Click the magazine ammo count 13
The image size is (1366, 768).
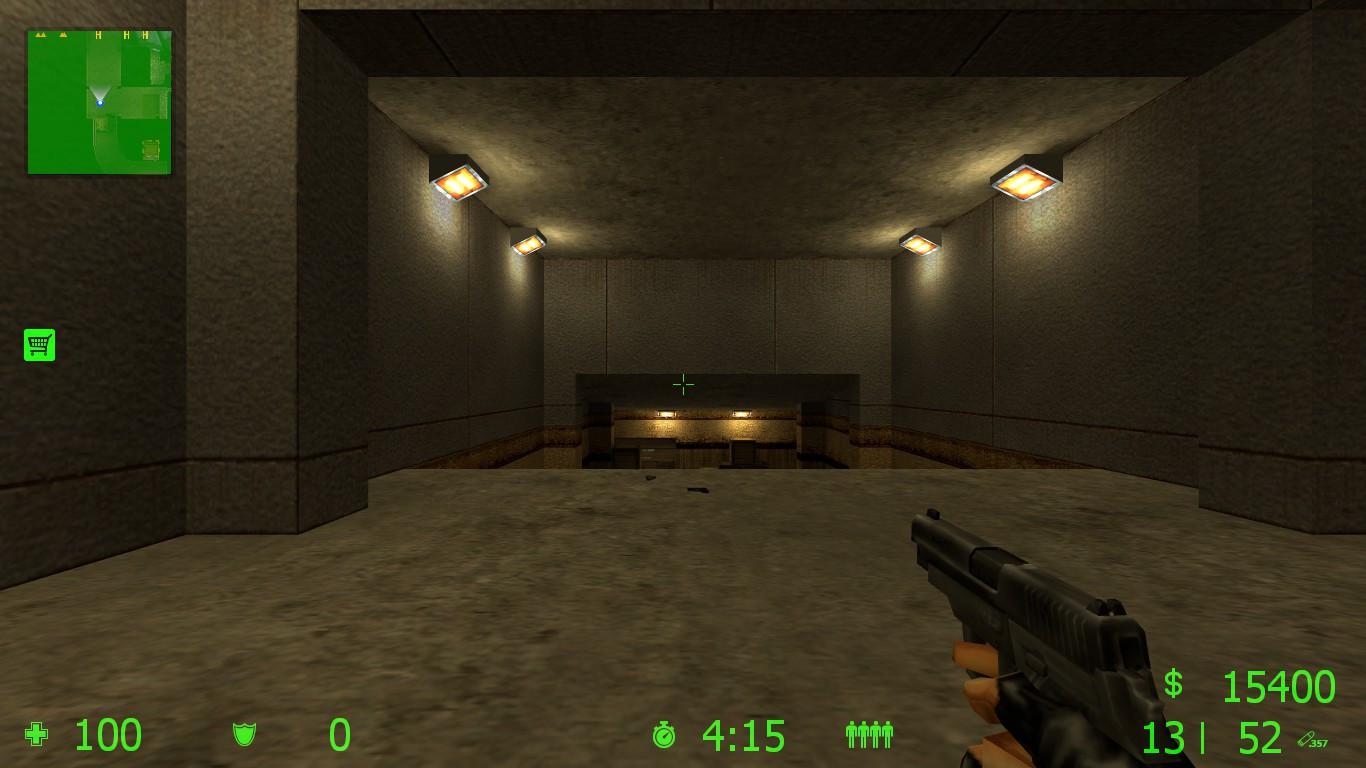point(1165,736)
